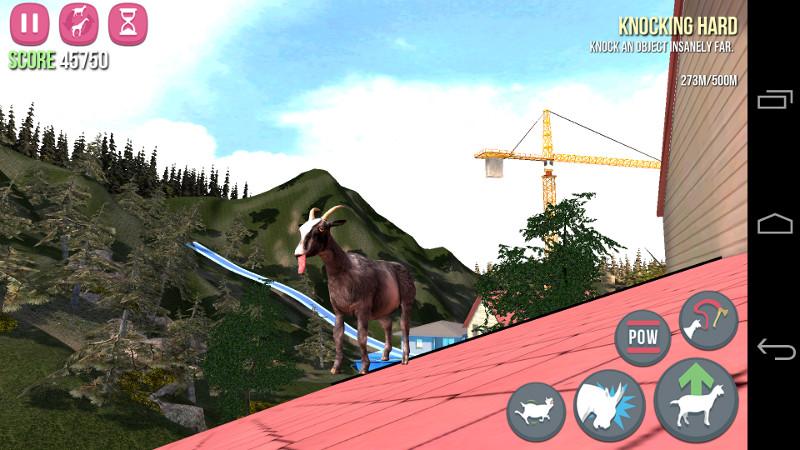Pause the game with the pause button
The width and height of the screenshot is (800, 450).
[x=30, y=23]
